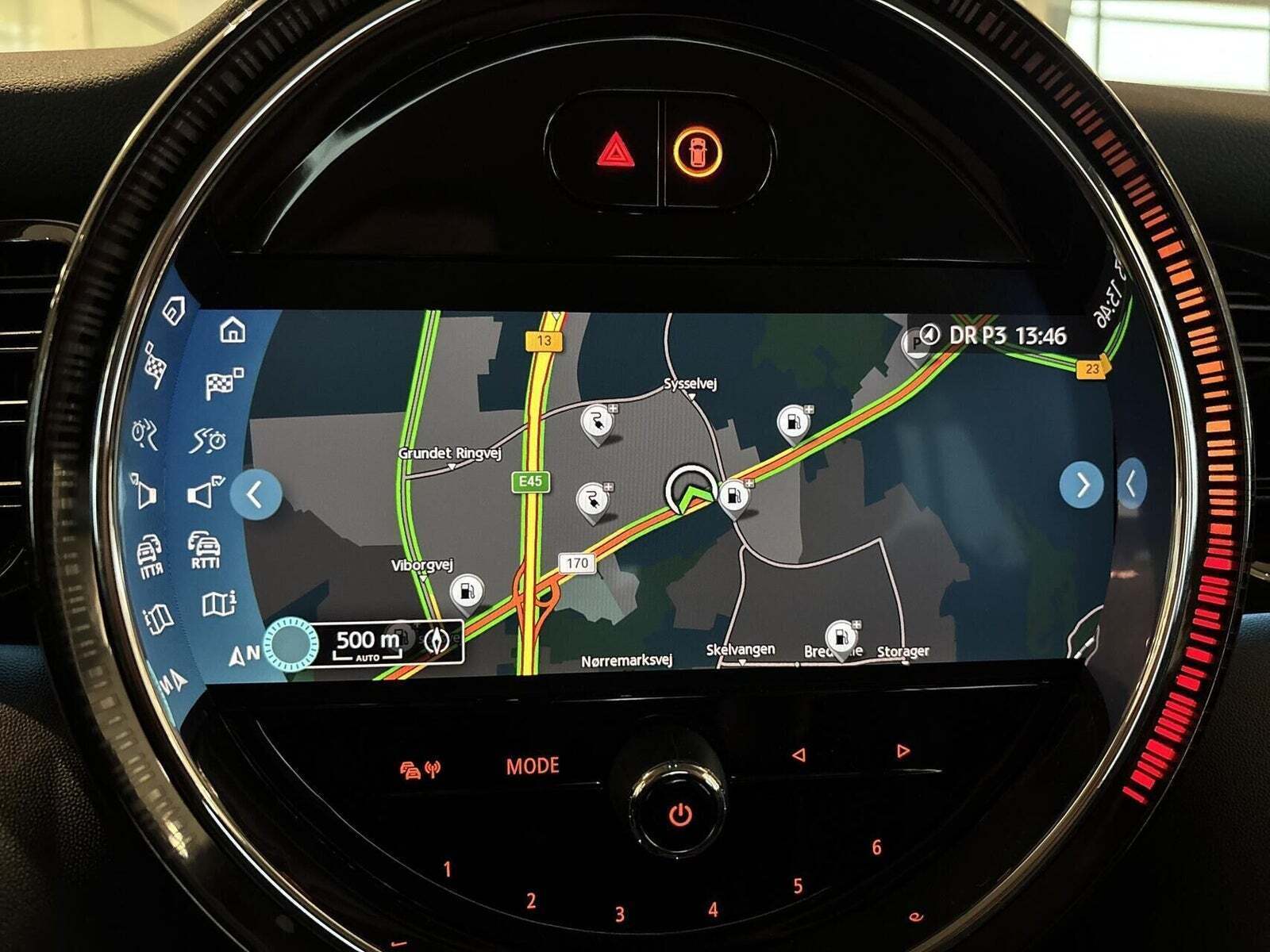The image size is (1270, 952).
Task: Select the fuel station marker near Viborgvej
Action: pyautogui.click(x=466, y=592)
